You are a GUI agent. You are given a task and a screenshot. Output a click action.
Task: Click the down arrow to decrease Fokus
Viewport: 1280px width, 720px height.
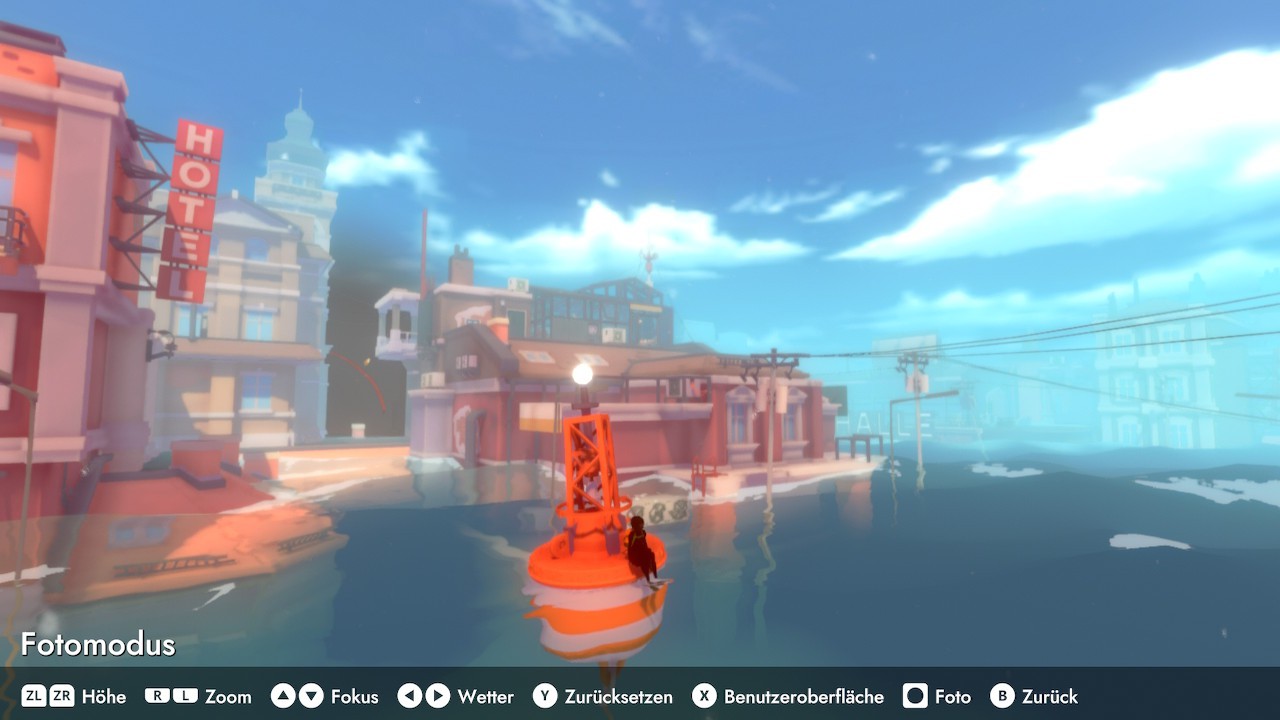[x=311, y=697]
